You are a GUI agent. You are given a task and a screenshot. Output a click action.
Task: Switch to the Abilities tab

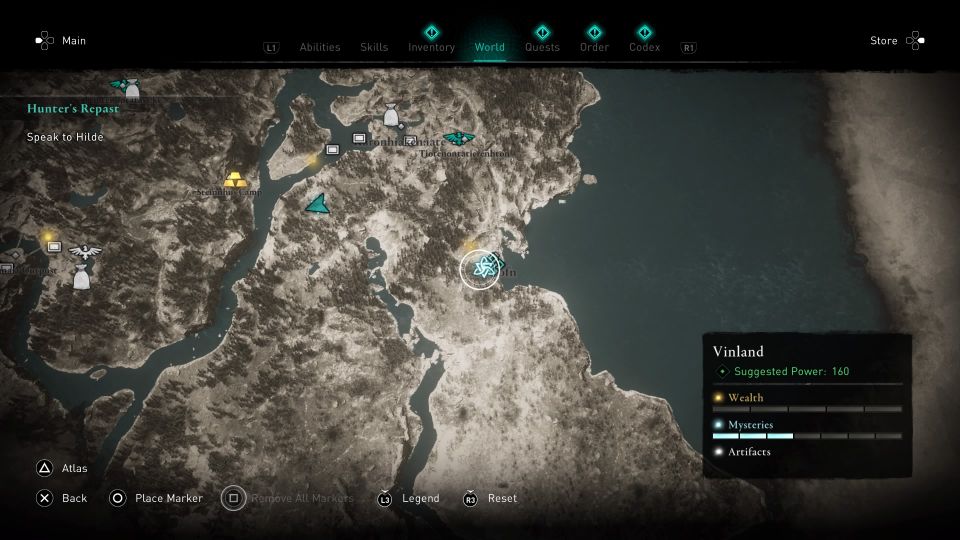(320, 47)
